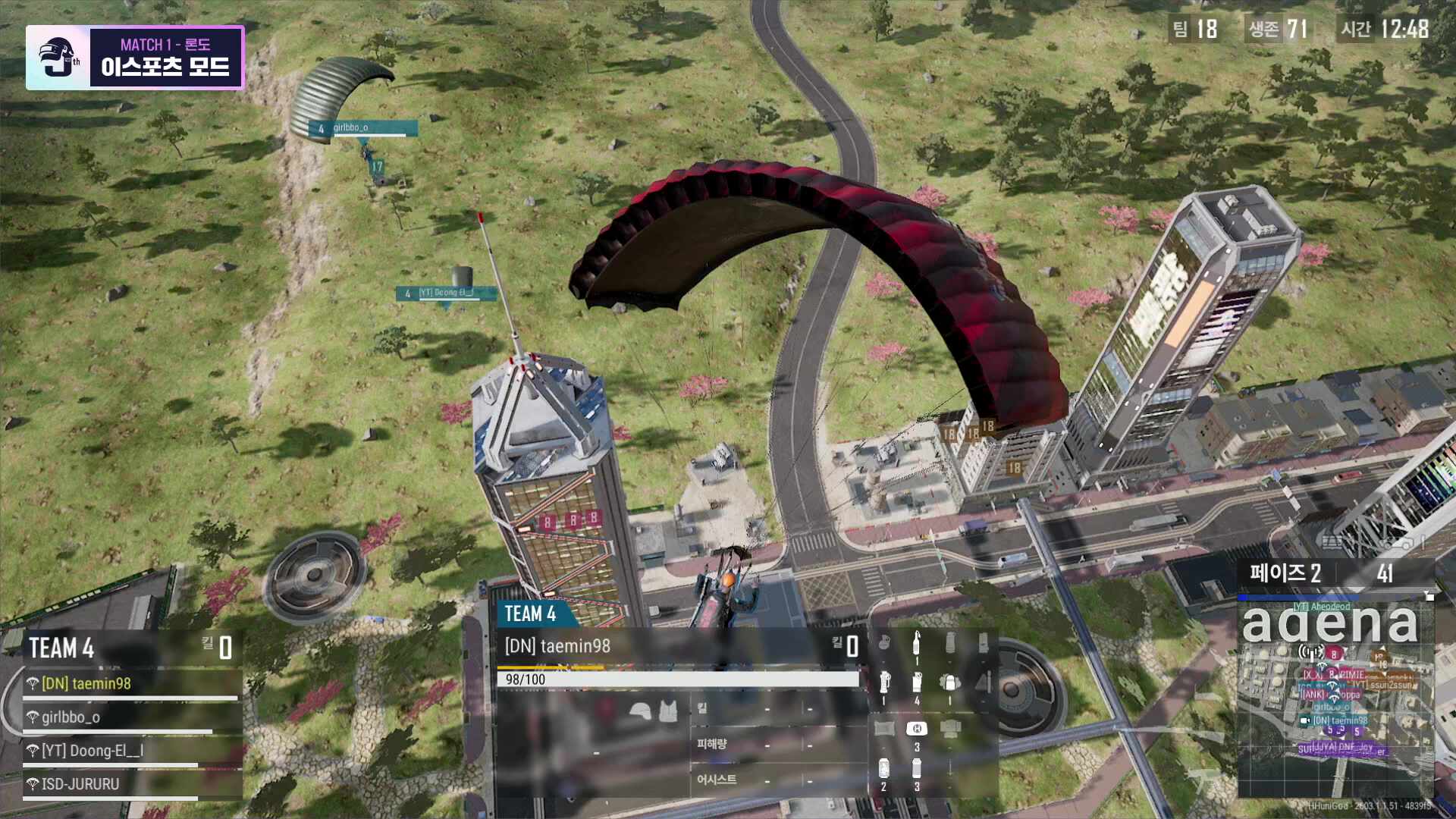This screenshot has height=819, width=1456.
Task: Click taemin98's 98/100 health bar
Action: pos(677,679)
